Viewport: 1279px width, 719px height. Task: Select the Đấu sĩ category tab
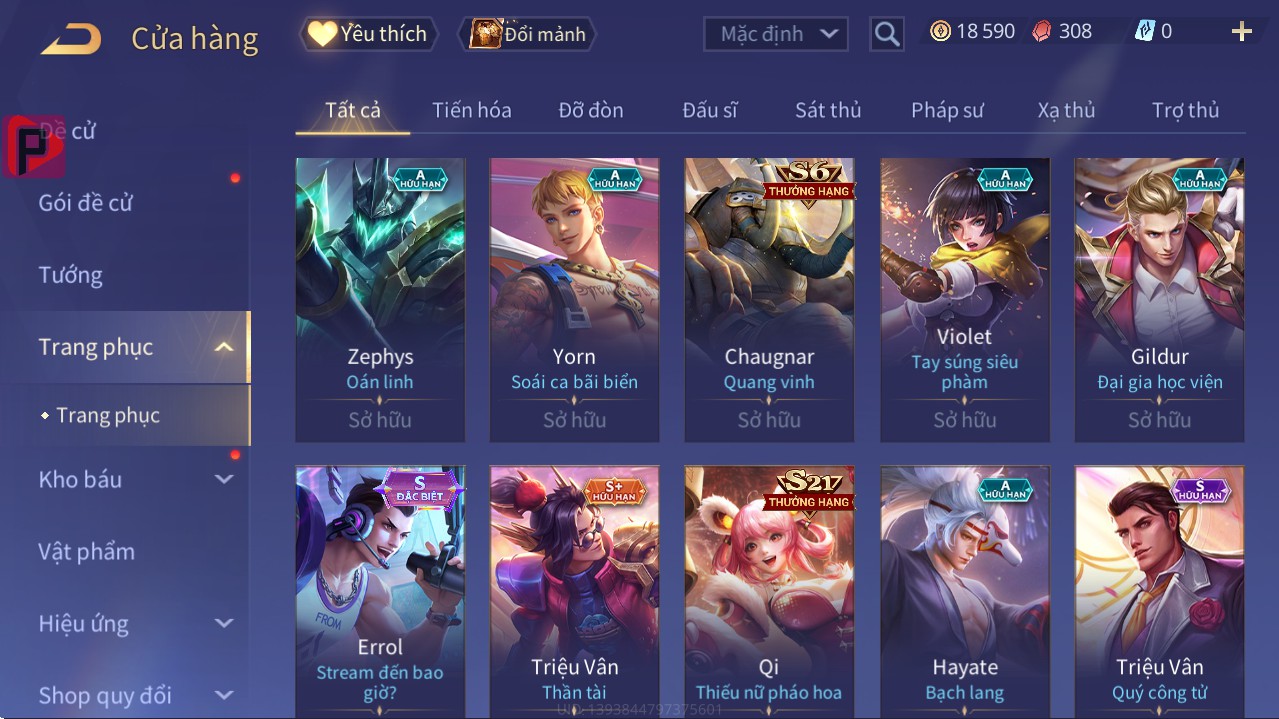tap(709, 110)
